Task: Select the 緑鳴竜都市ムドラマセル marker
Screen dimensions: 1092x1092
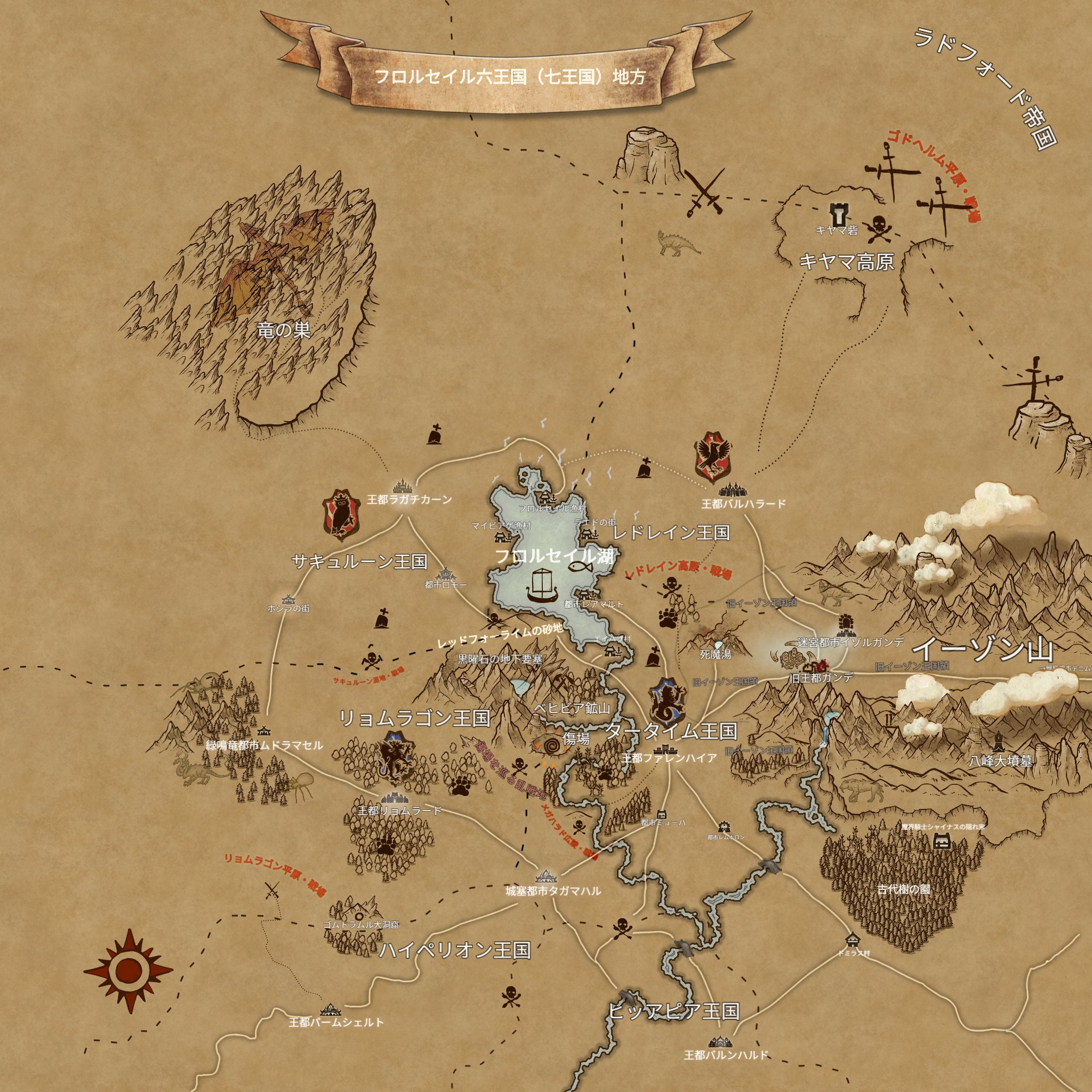Action: coord(264,732)
